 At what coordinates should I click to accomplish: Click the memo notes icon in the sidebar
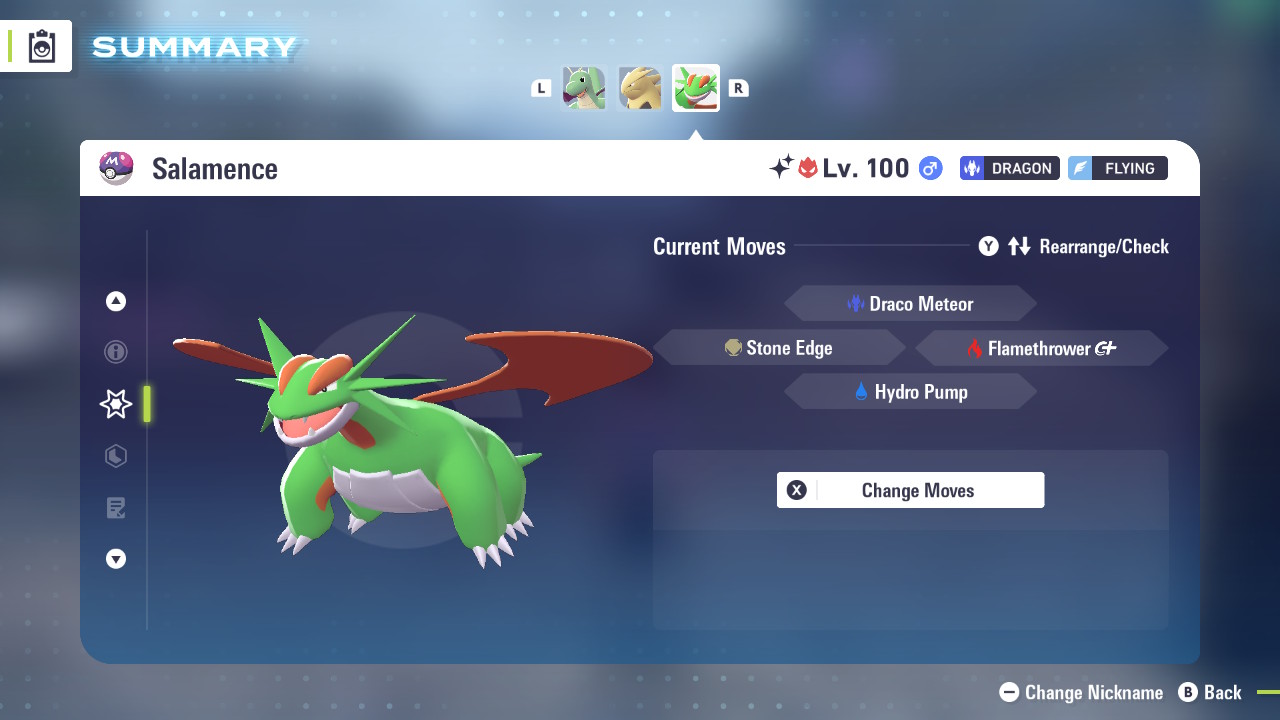click(x=116, y=508)
